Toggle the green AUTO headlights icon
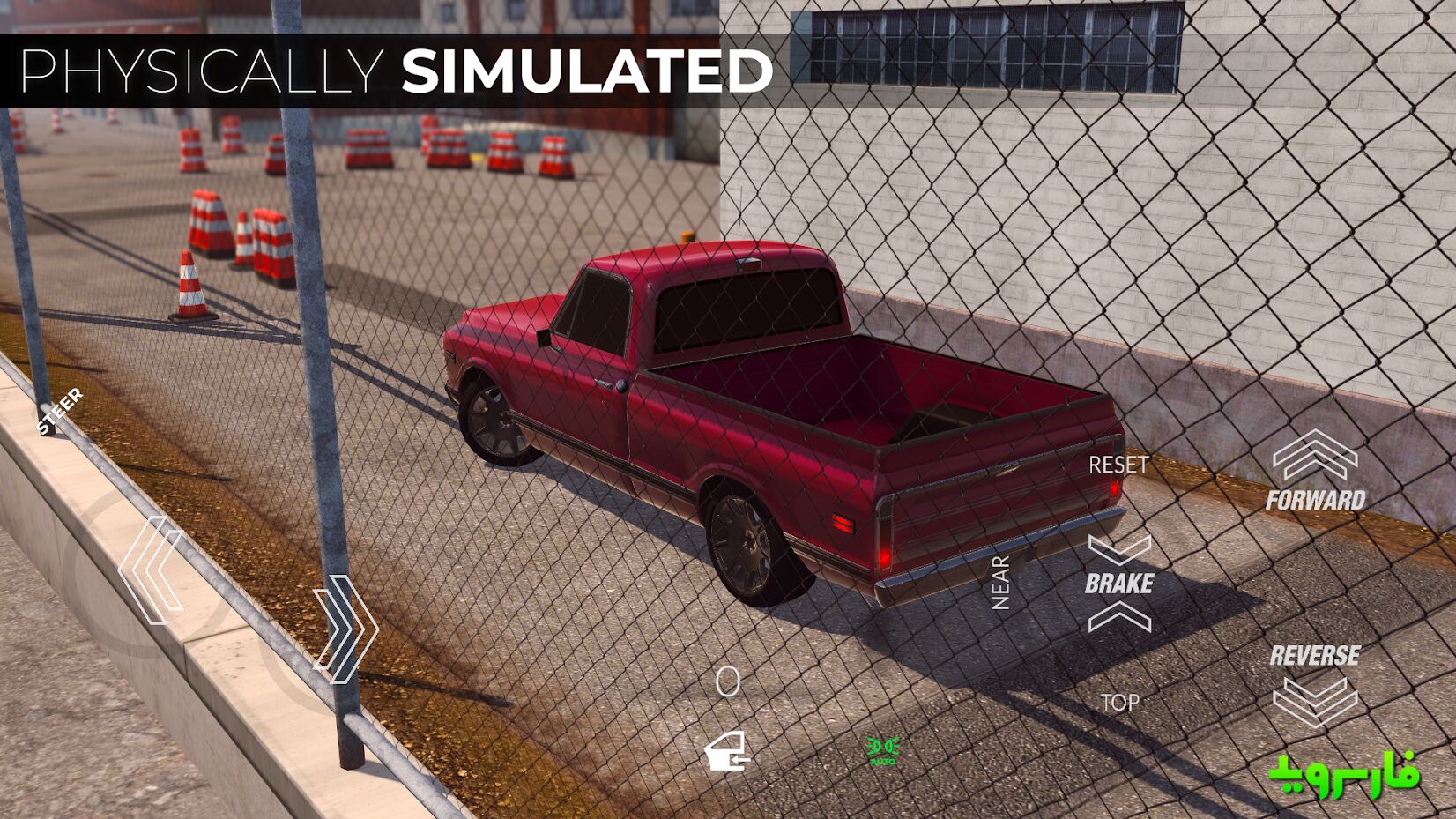The width and height of the screenshot is (1456, 819). click(882, 750)
